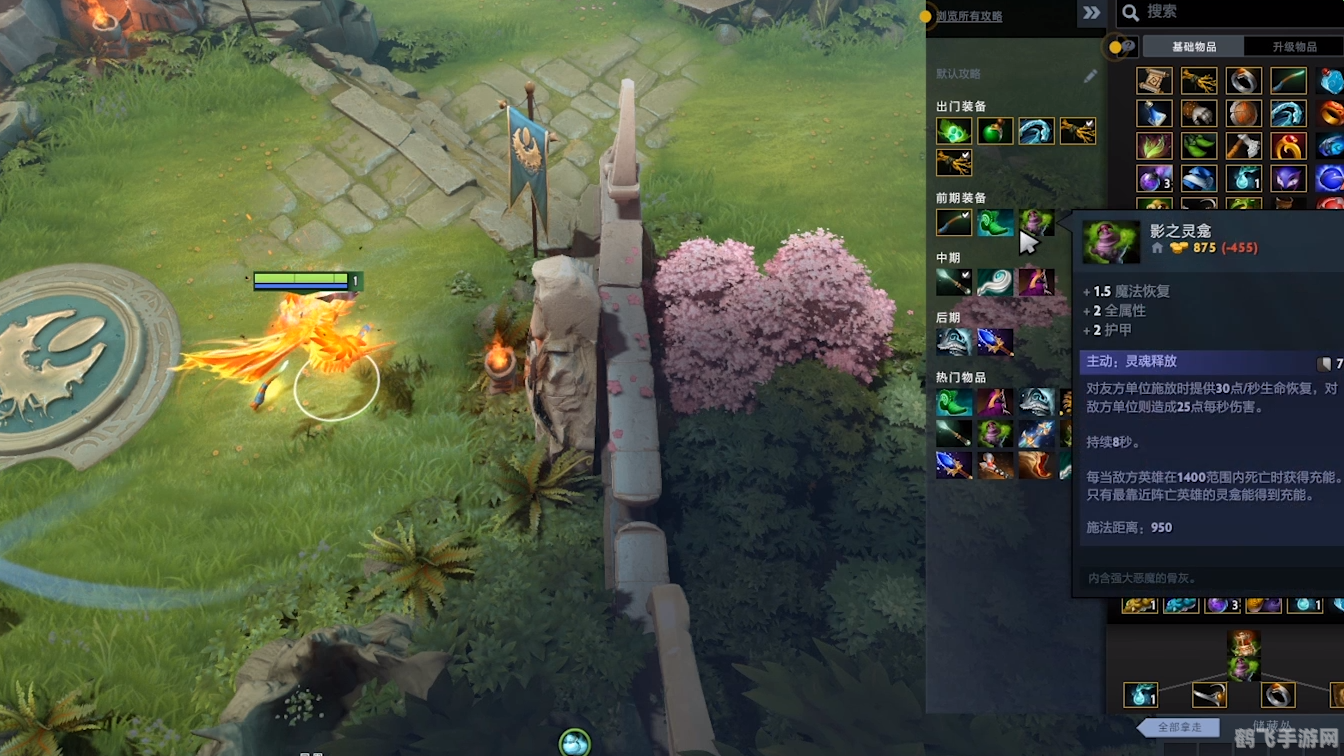The width and height of the screenshot is (1344, 756).
Task: Select the green Tango item in starting items
Action: pos(953,131)
